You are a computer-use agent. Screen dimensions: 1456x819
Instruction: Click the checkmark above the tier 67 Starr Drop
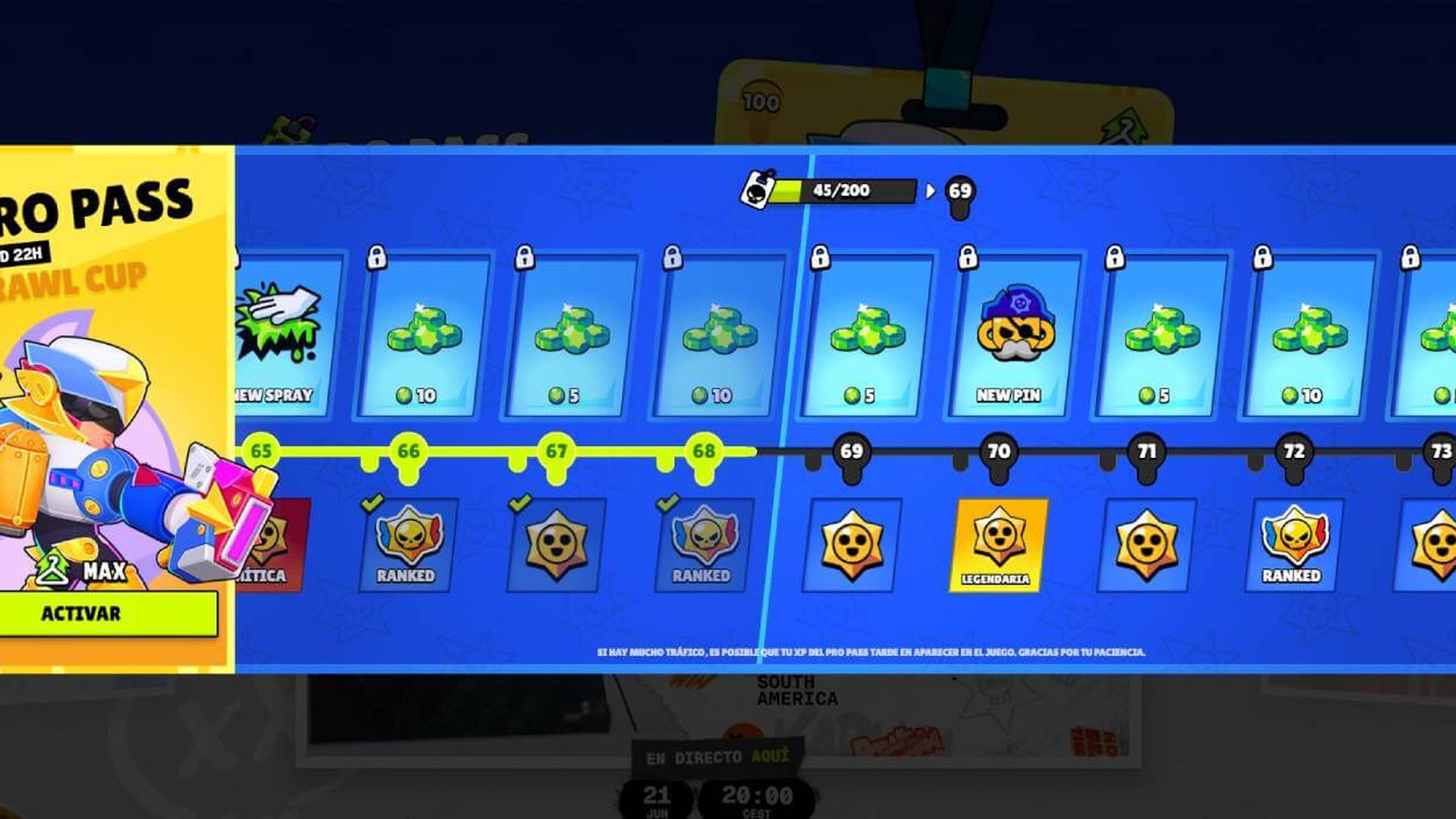(520, 503)
